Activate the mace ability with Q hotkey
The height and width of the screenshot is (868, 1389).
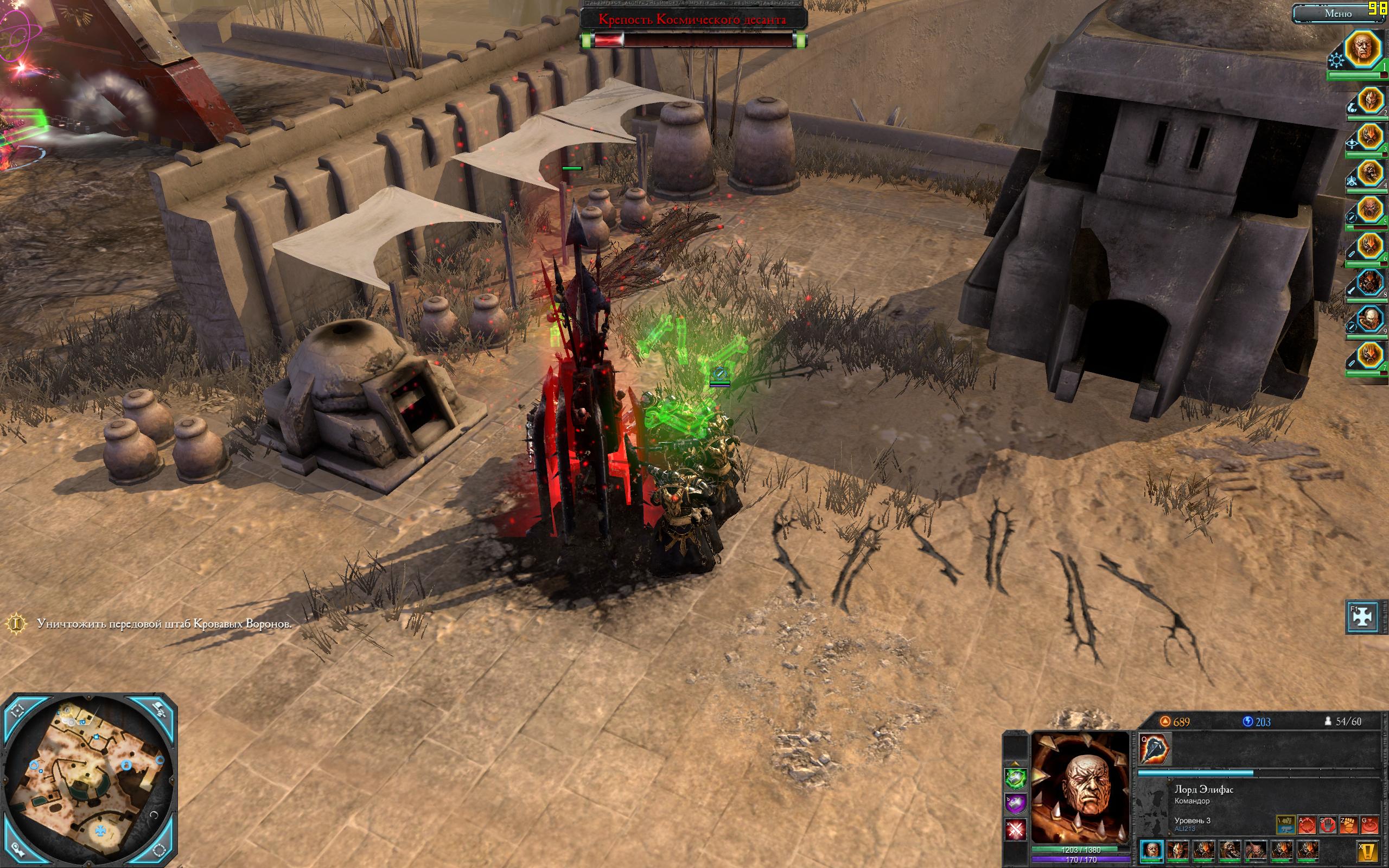pos(1154,749)
